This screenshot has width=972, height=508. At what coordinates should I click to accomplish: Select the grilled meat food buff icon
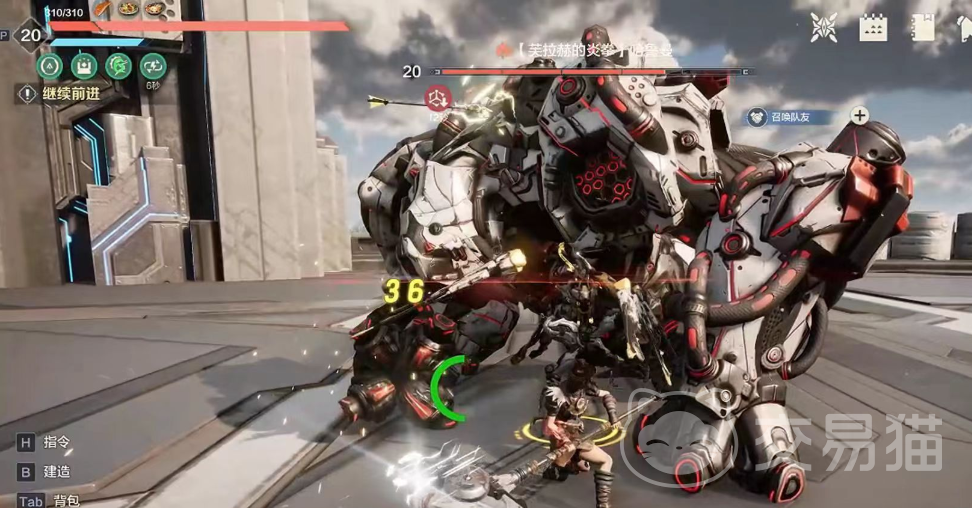(x=103, y=9)
